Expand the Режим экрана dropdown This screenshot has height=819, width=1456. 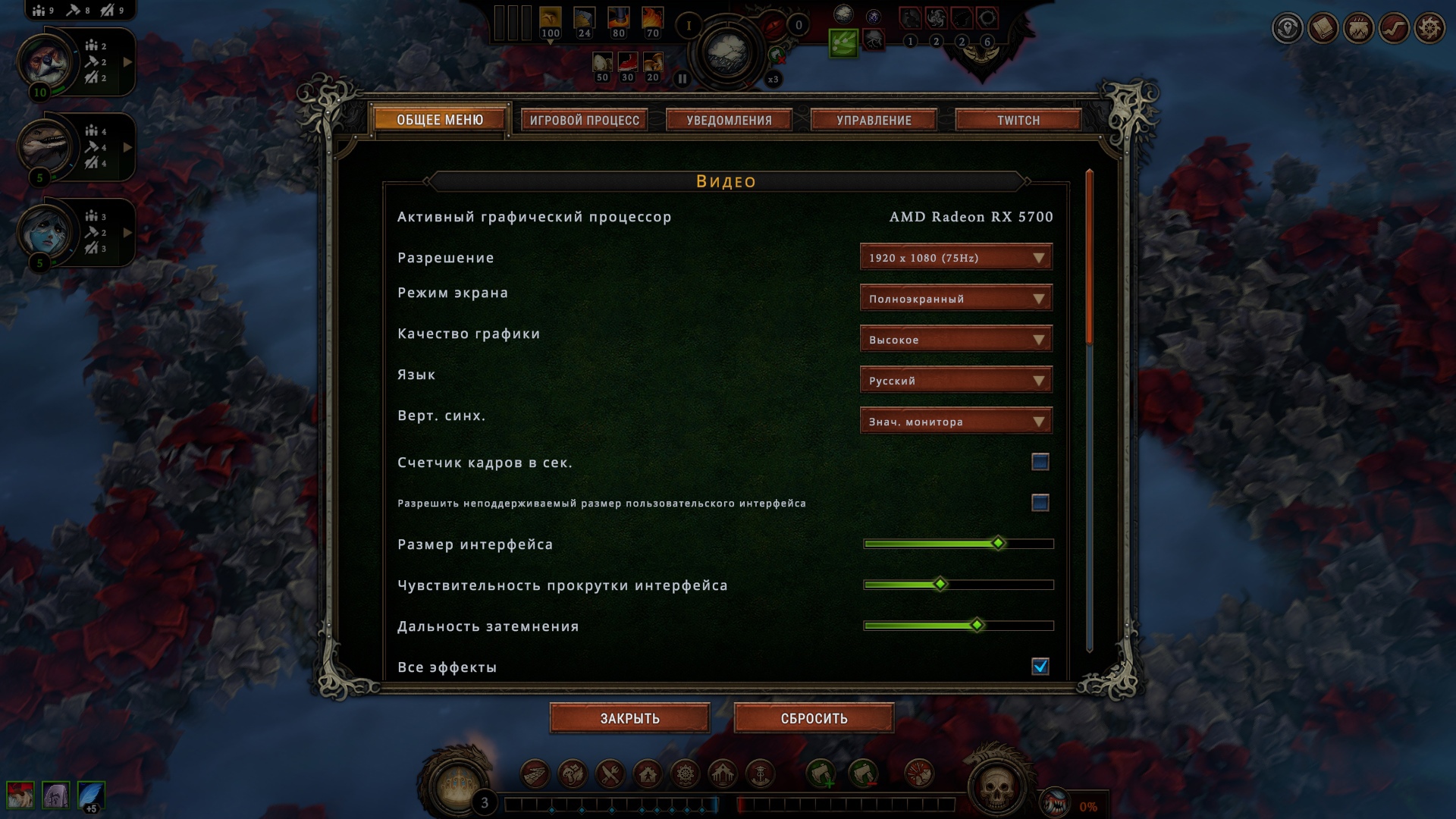pyautogui.click(x=955, y=299)
